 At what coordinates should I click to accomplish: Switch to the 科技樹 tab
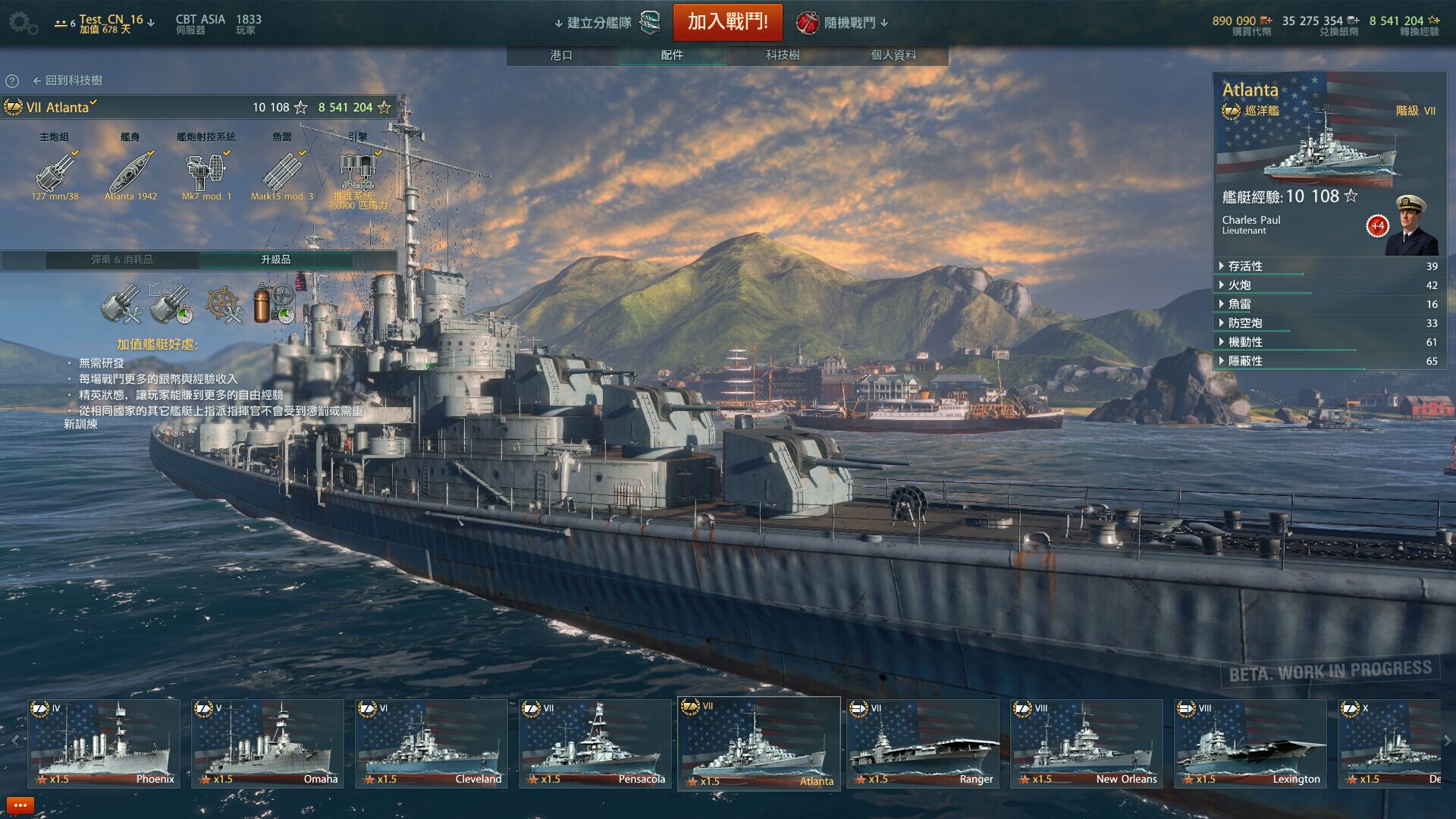tap(782, 55)
